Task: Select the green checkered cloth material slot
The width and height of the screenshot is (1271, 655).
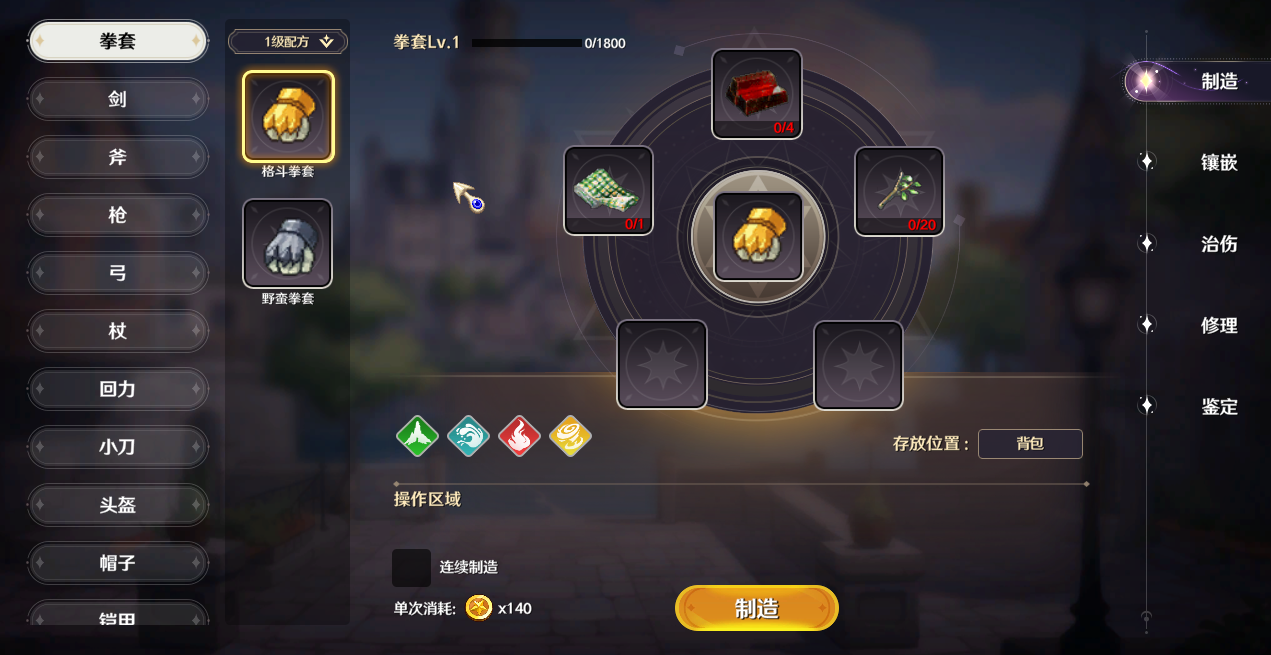Action: pyautogui.click(x=608, y=190)
